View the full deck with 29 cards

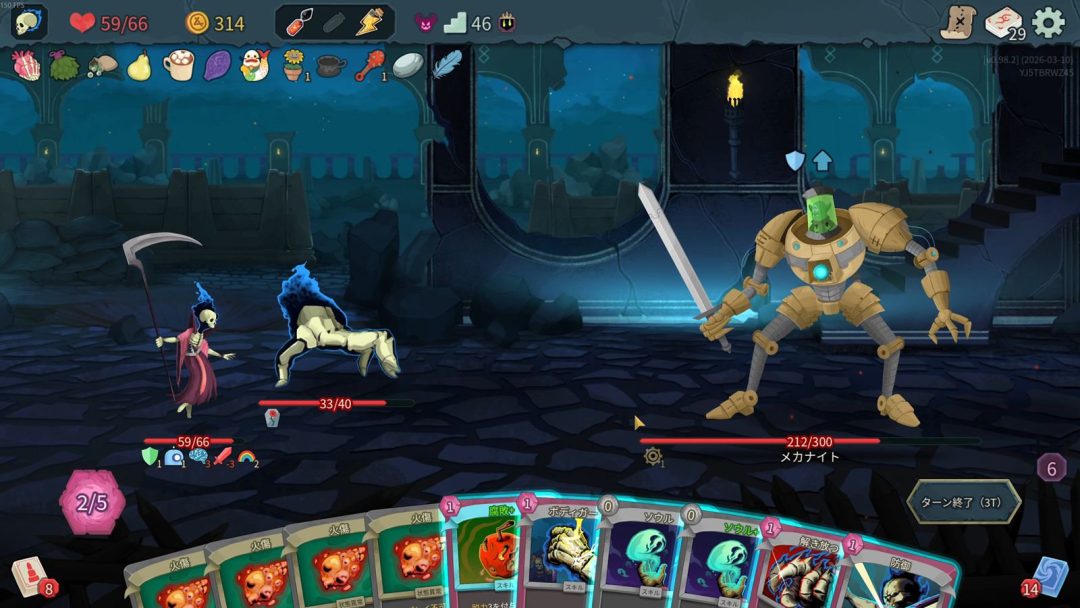tap(1003, 22)
